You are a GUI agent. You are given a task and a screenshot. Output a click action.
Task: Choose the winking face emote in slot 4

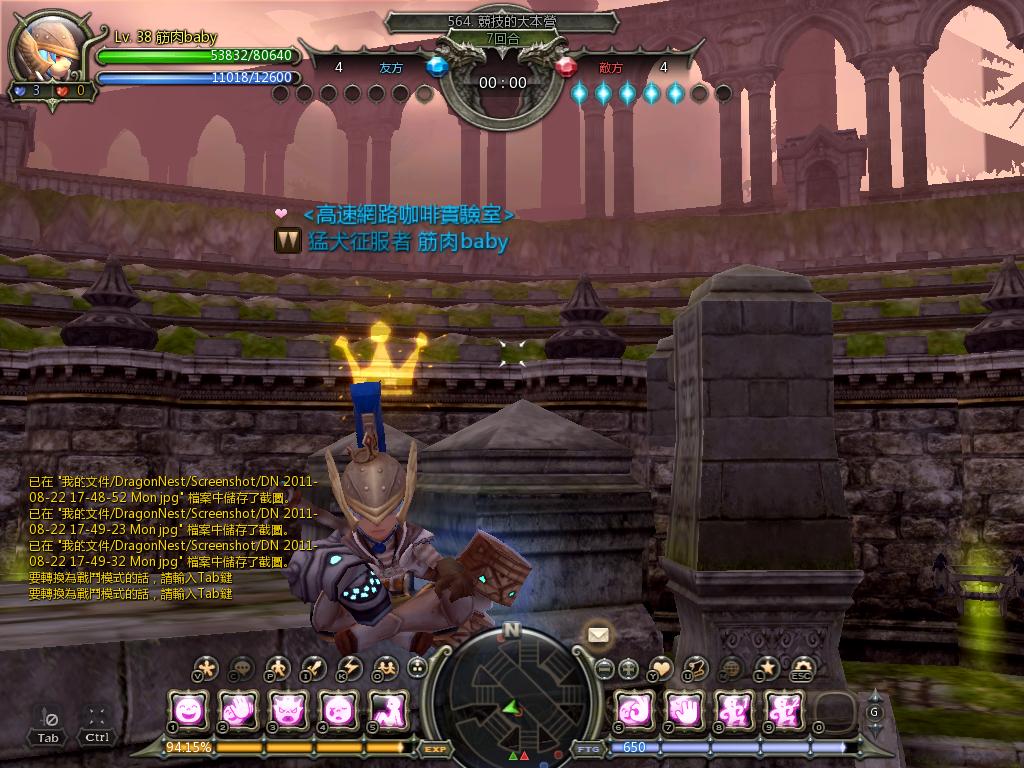(x=338, y=710)
